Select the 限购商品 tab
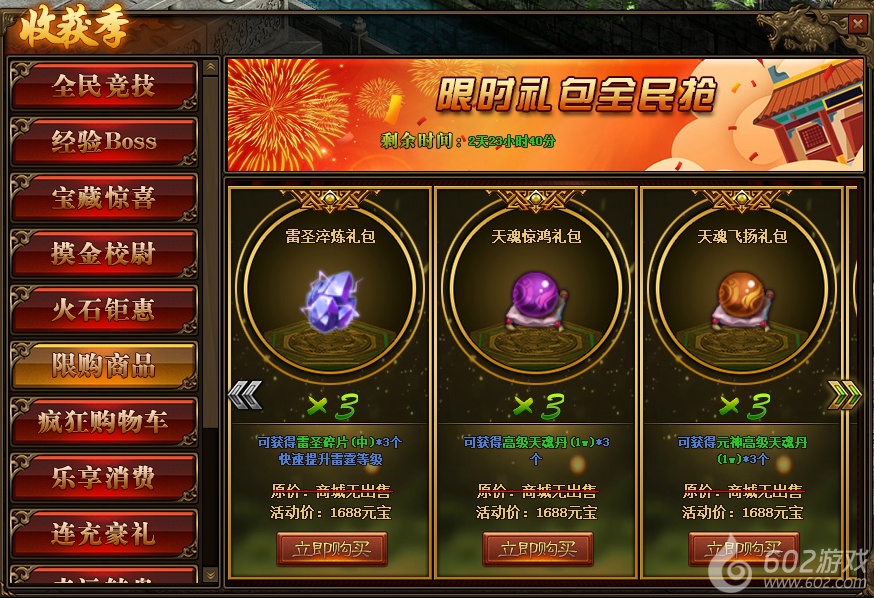The image size is (874, 598). coord(103,366)
